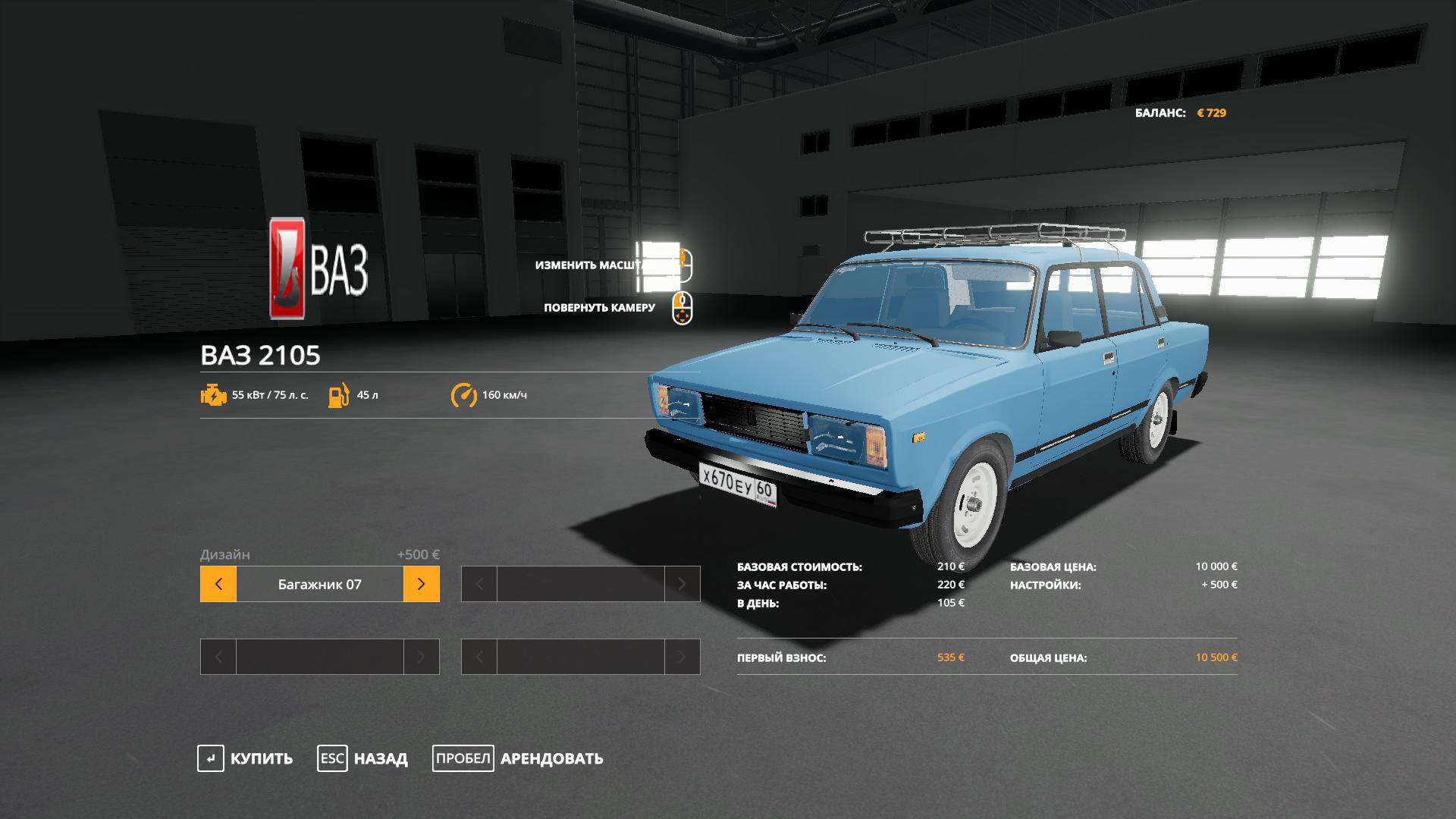Select the previous Дизайн option arrow
Viewport: 1456px width, 819px height.
click(218, 584)
